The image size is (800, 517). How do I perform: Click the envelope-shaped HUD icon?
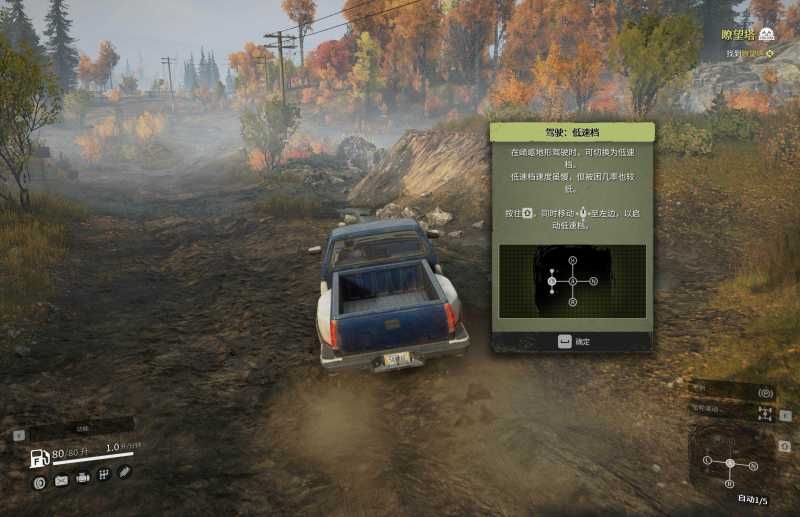[61, 481]
